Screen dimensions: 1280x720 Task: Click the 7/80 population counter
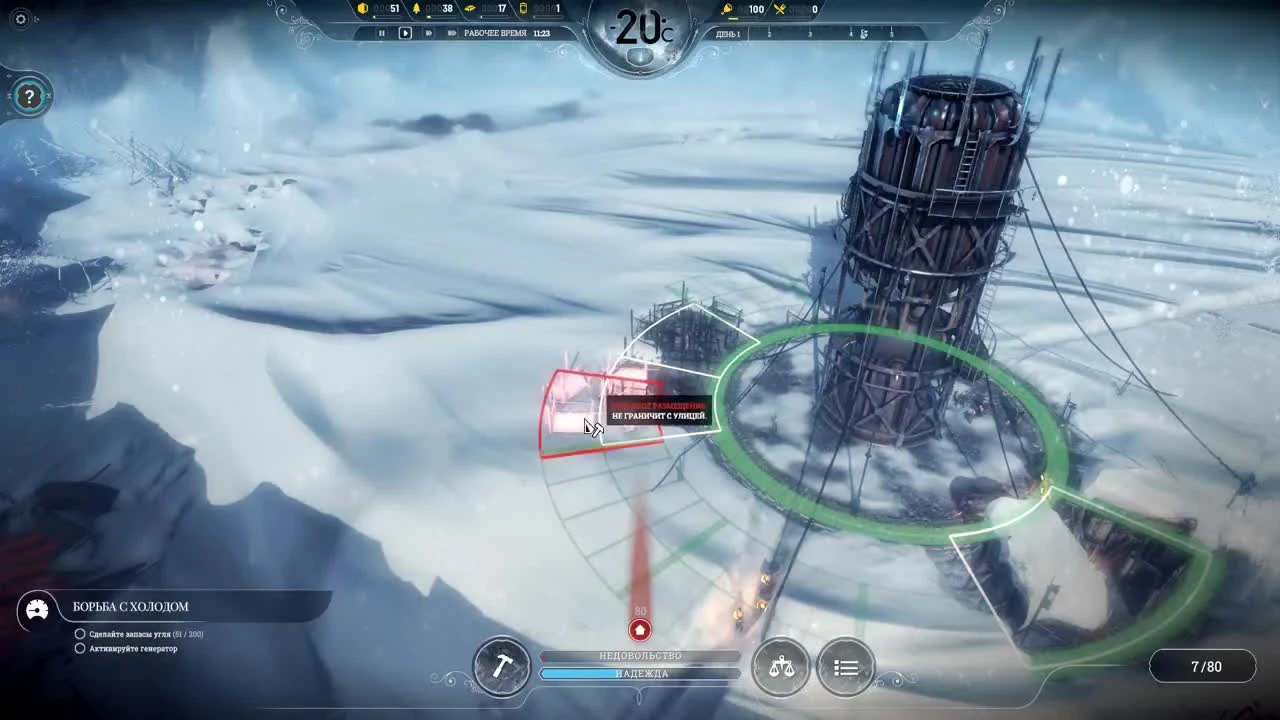click(x=1204, y=666)
